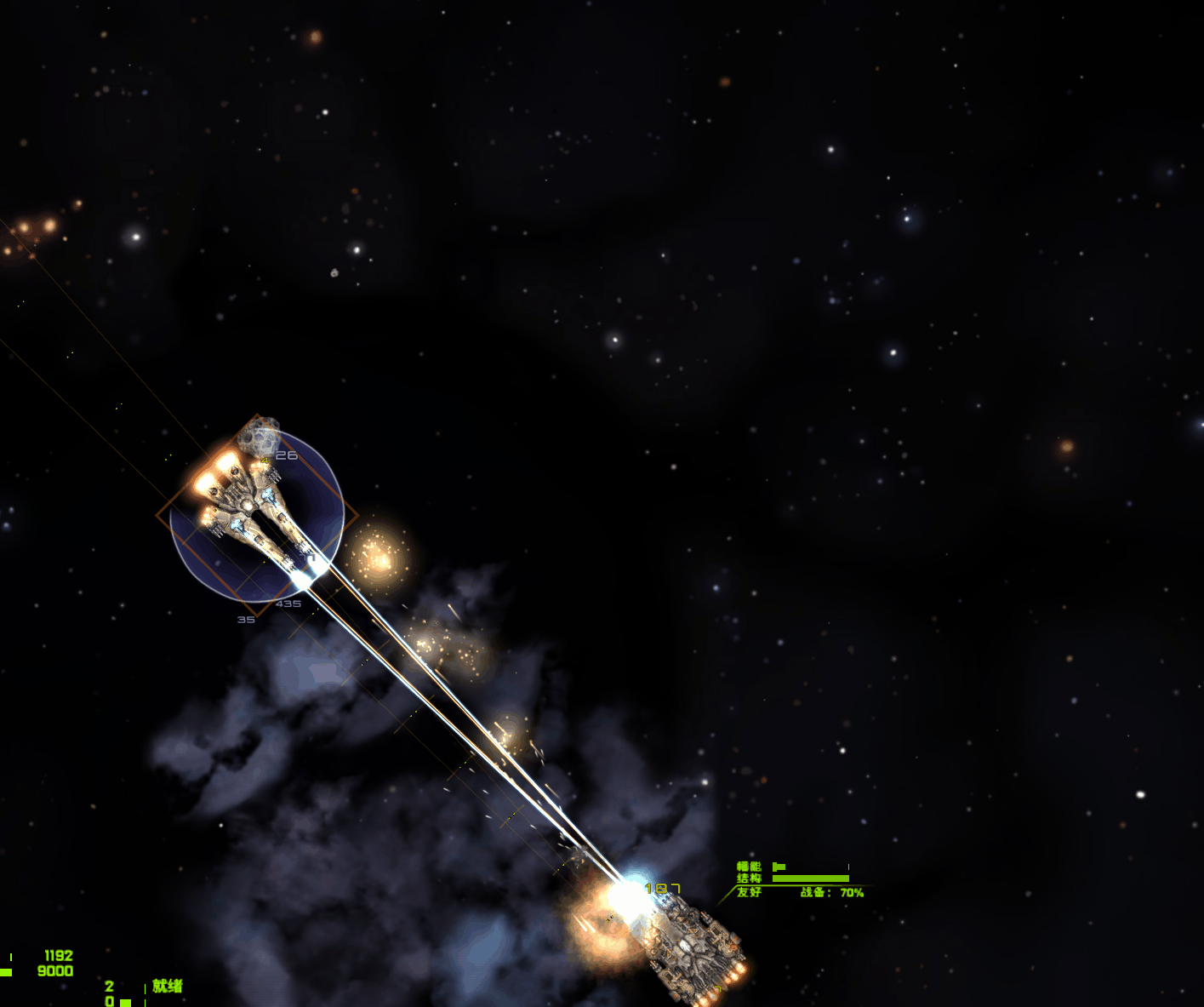Click the green bar under the 9000 readout

point(5,970)
